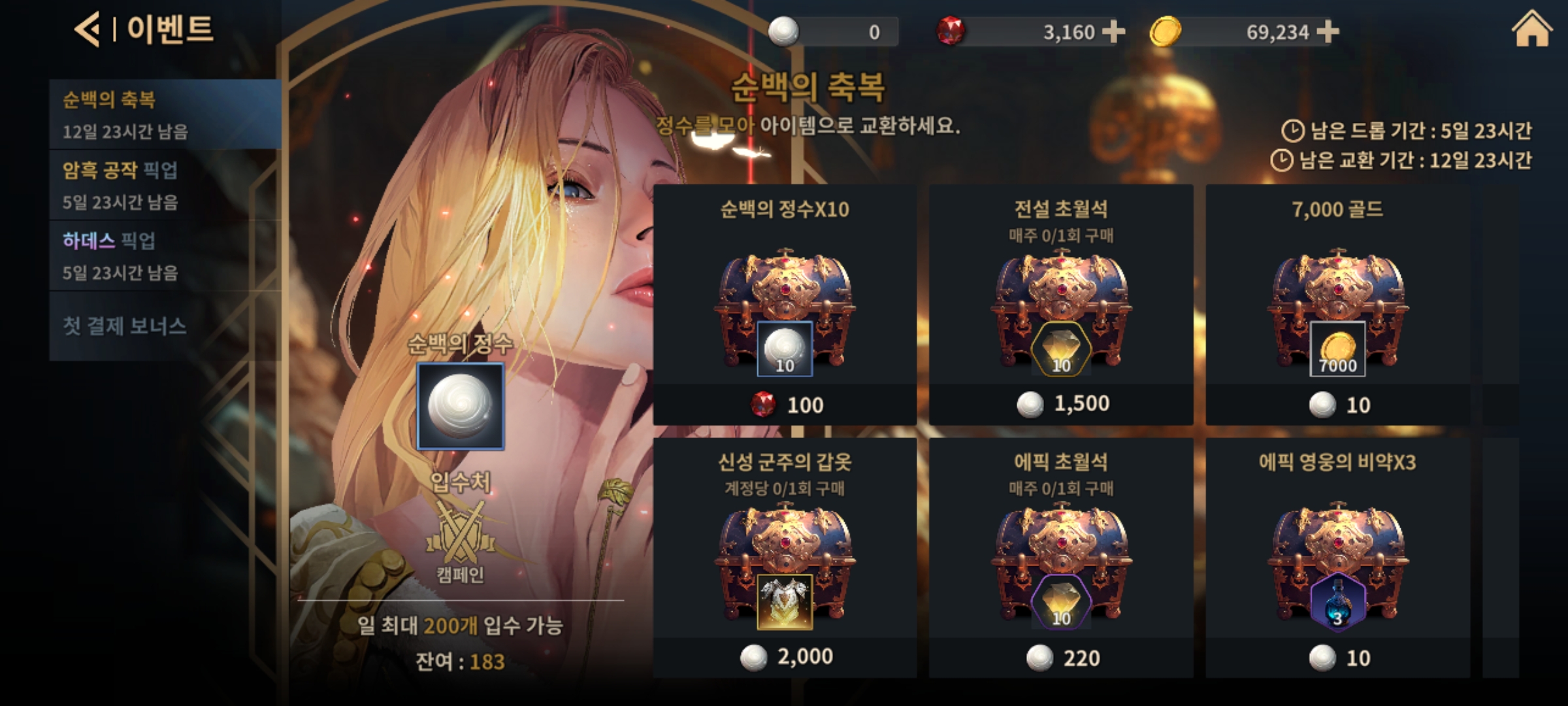Pick the 에픽 영웅의 비약X3 potion chest
Image resolution: width=1568 pixels, height=706 pixels.
click(1337, 558)
